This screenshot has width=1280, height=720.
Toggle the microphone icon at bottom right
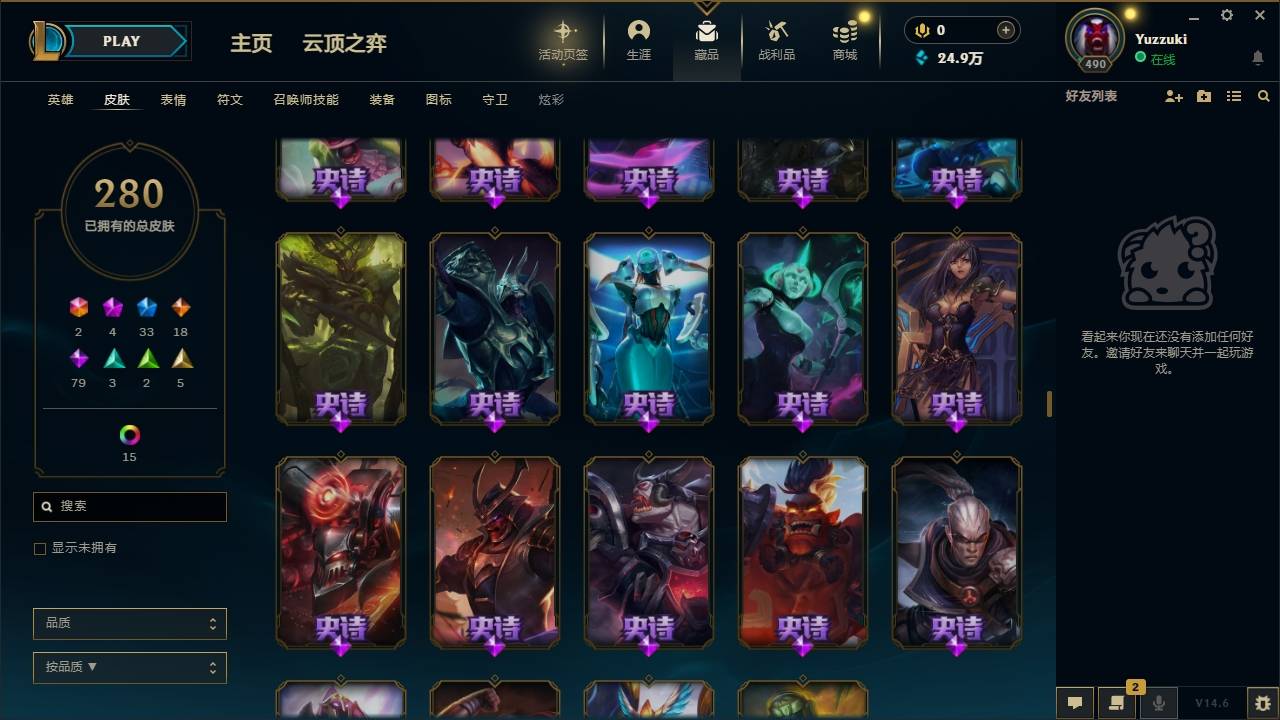(x=1159, y=703)
